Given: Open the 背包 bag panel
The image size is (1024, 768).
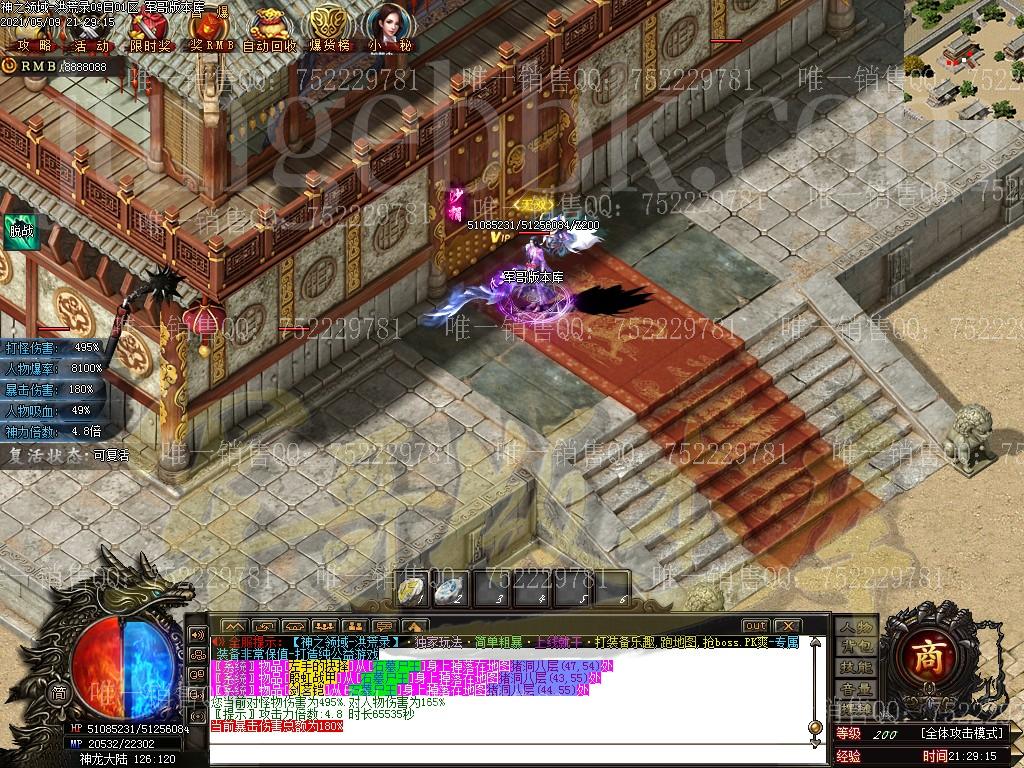Looking at the screenshot, I should click(855, 647).
